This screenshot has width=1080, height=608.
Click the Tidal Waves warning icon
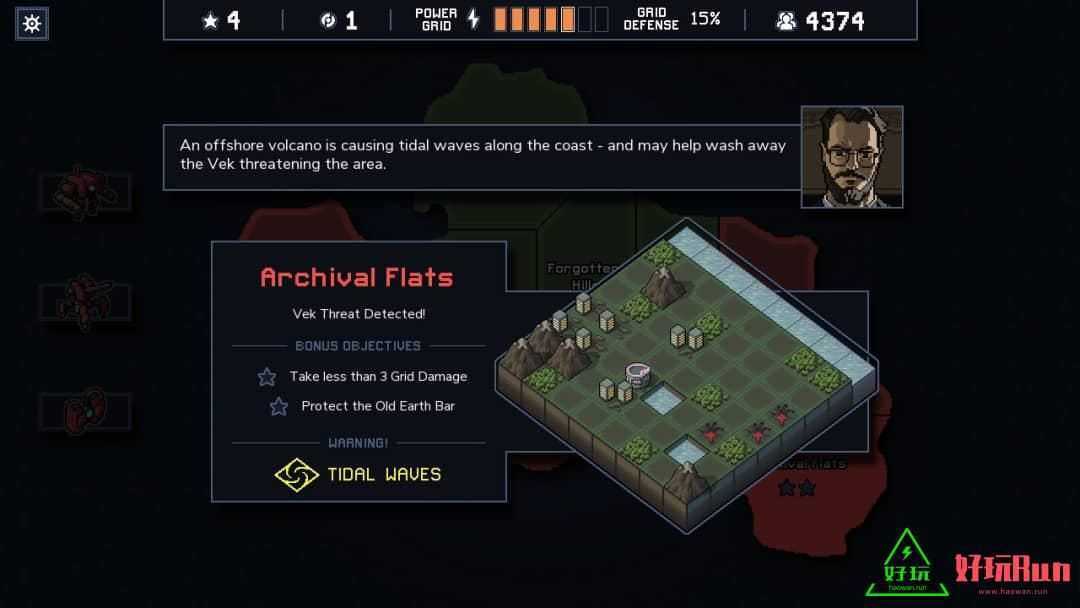coord(296,474)
